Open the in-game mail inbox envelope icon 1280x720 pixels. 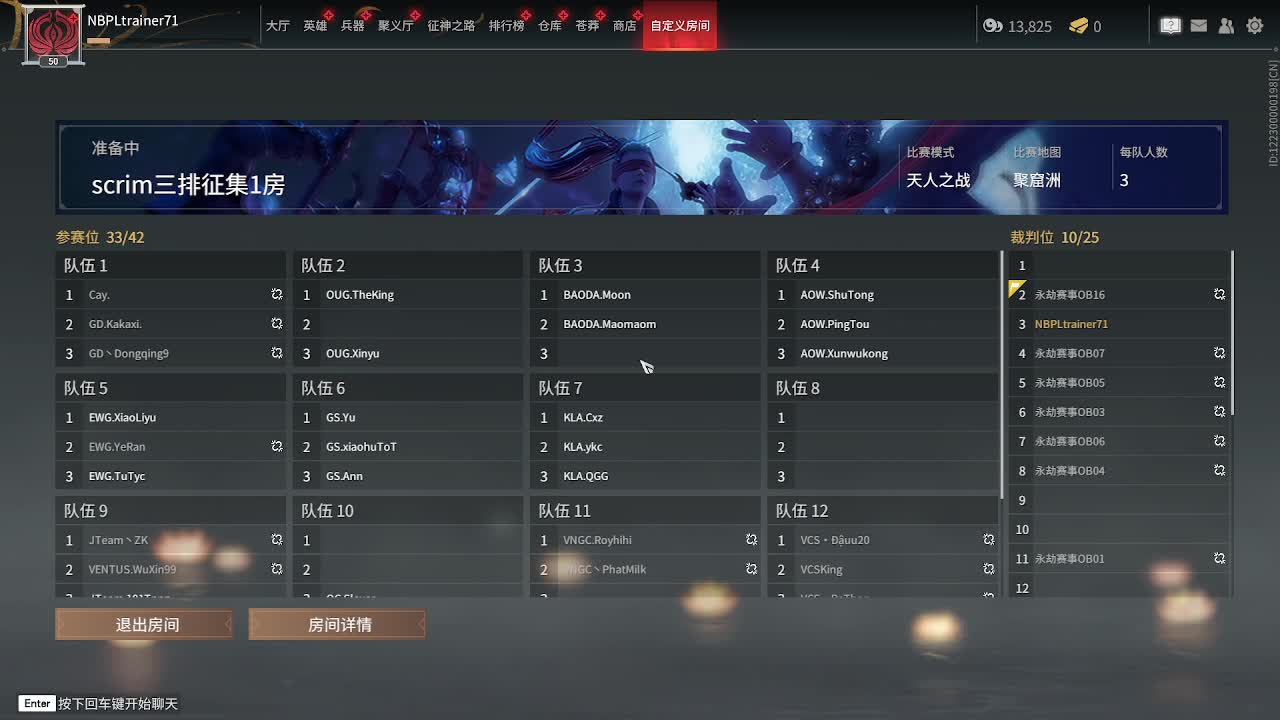(1198, 25)
